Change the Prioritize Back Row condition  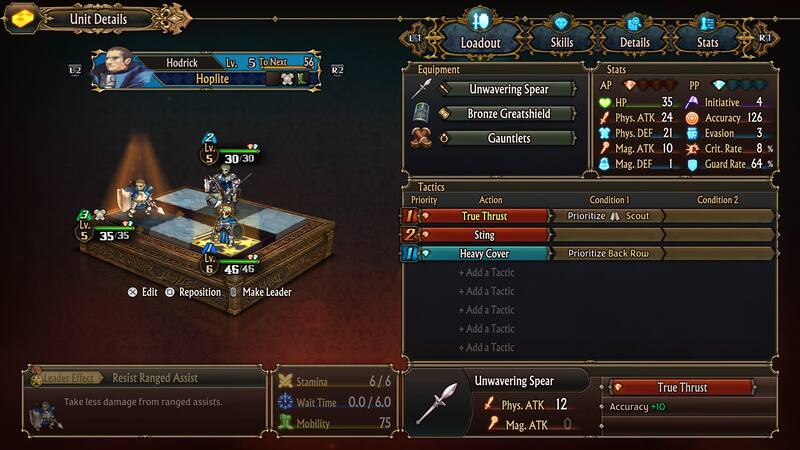pos(608,254)
